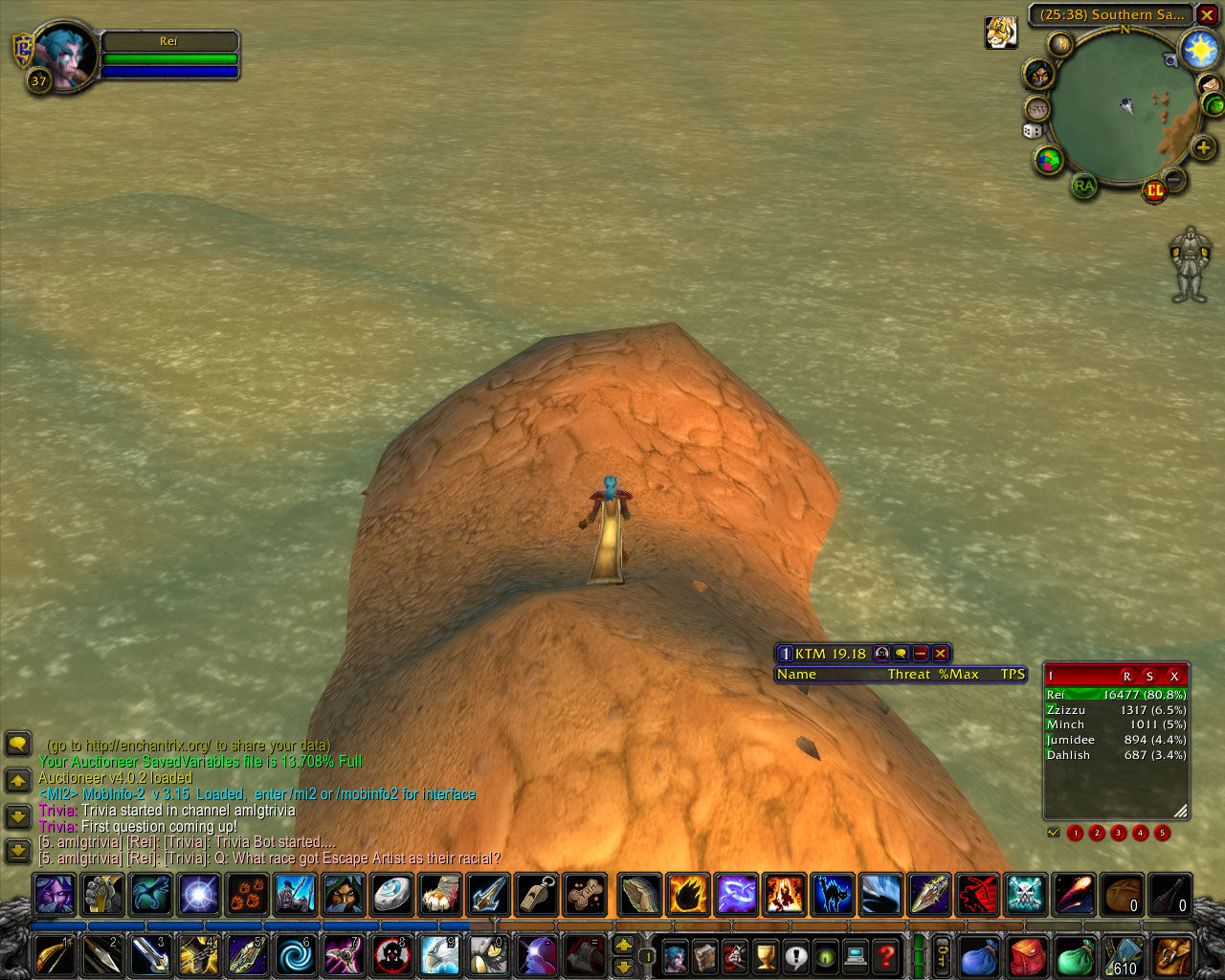This screenshot has width=1225, height=980.
Task: Switch action bar page up with arrow
Action: click(623, 946)
